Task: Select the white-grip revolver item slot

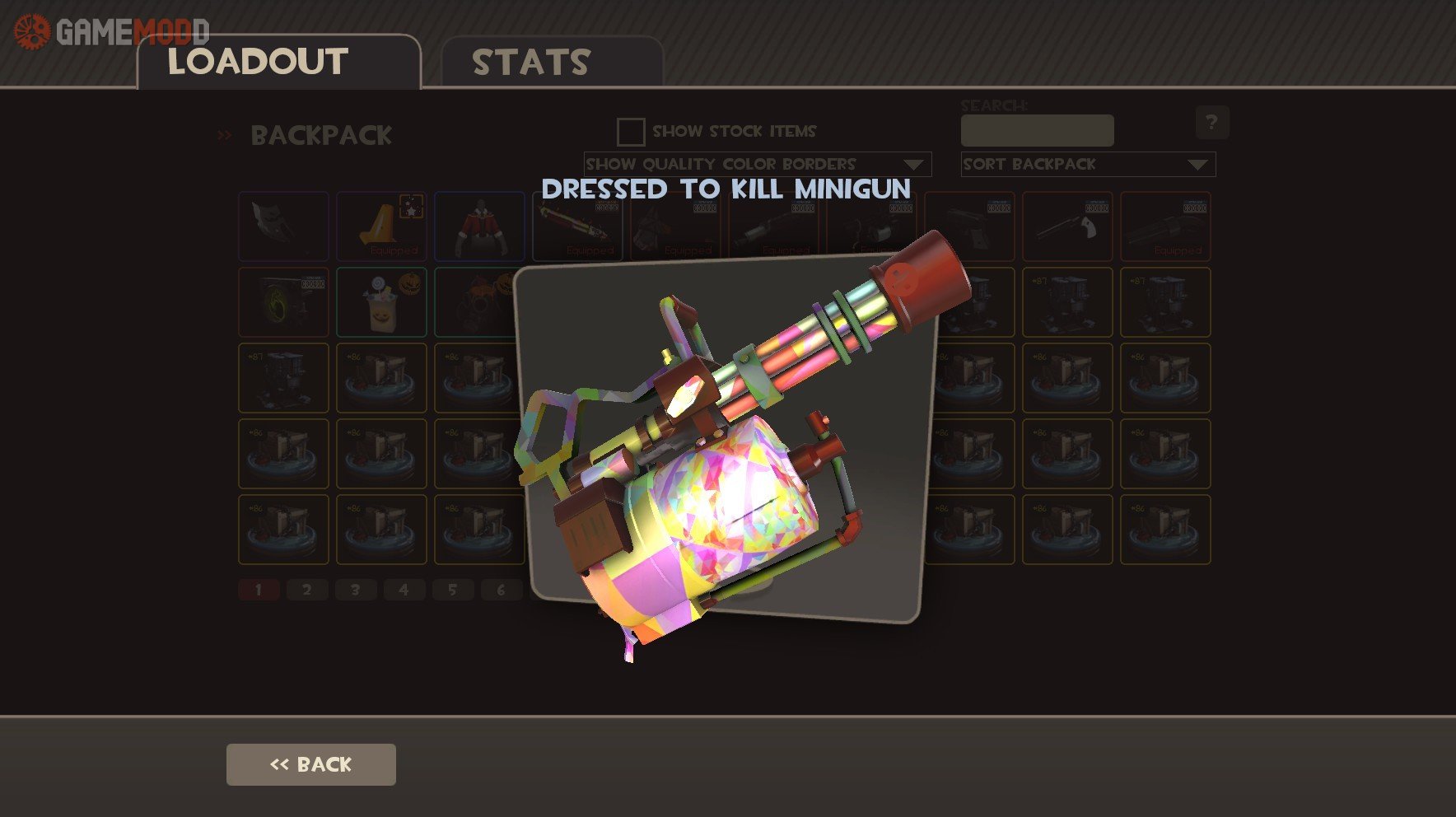Action: pyautogui.click(x=1067, y=226)
